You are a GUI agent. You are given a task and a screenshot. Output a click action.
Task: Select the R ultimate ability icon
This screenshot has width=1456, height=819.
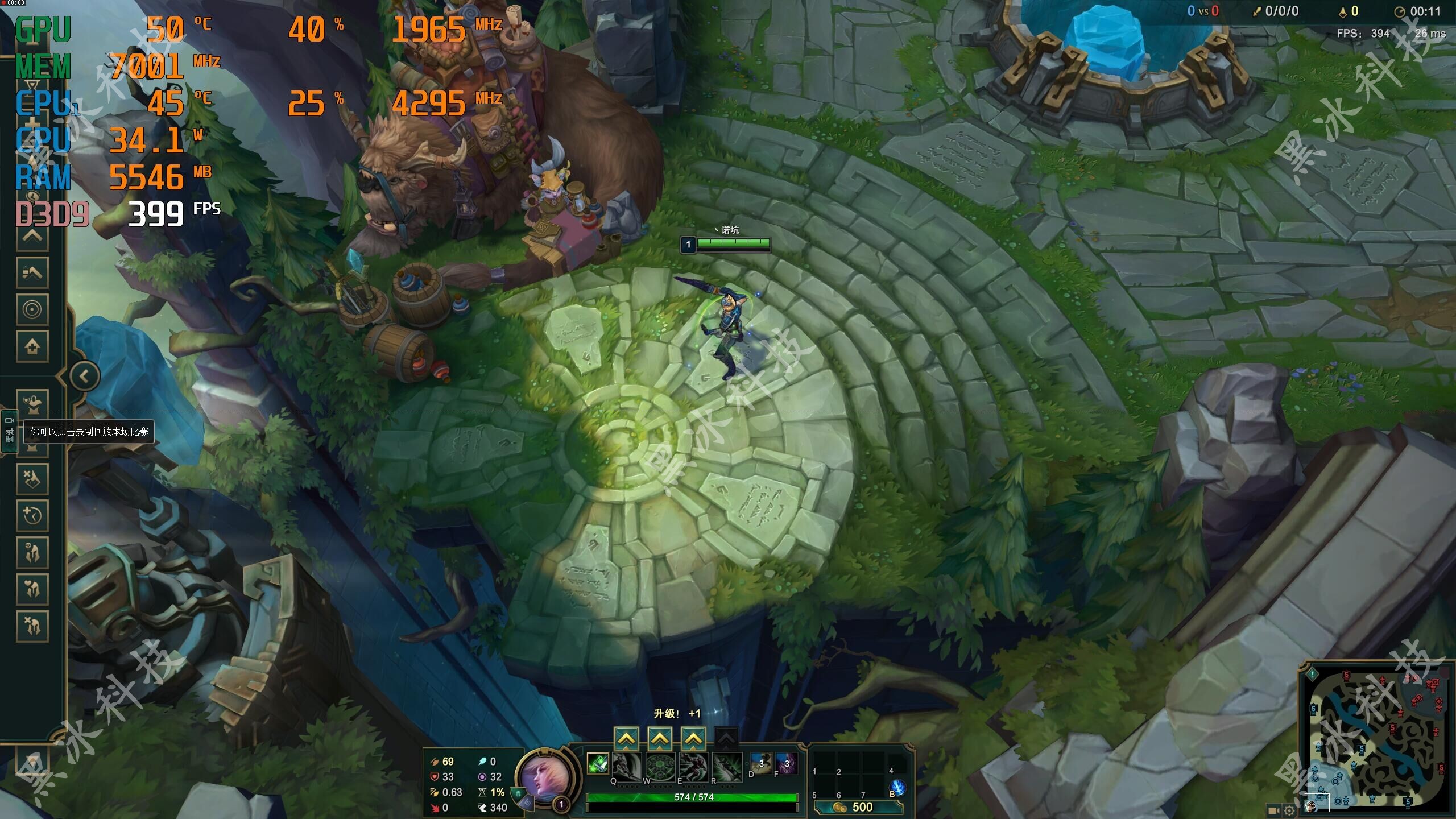(x=727, y=766)
